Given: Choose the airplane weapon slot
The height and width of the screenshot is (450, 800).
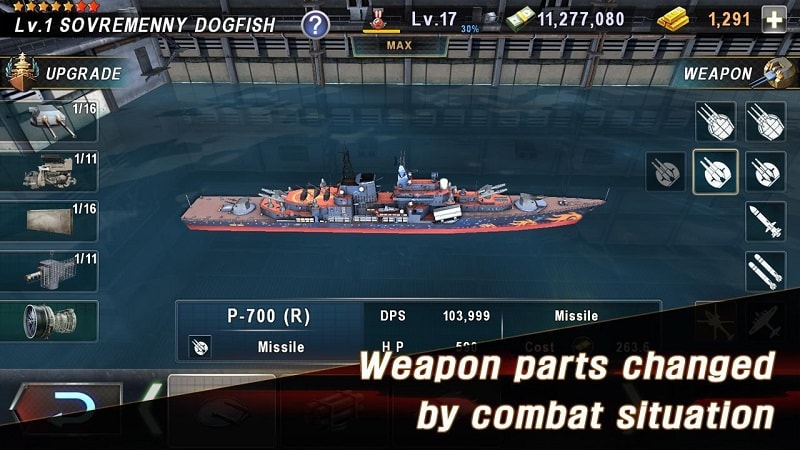Looking at the screenshot, I should pos(765,321).
